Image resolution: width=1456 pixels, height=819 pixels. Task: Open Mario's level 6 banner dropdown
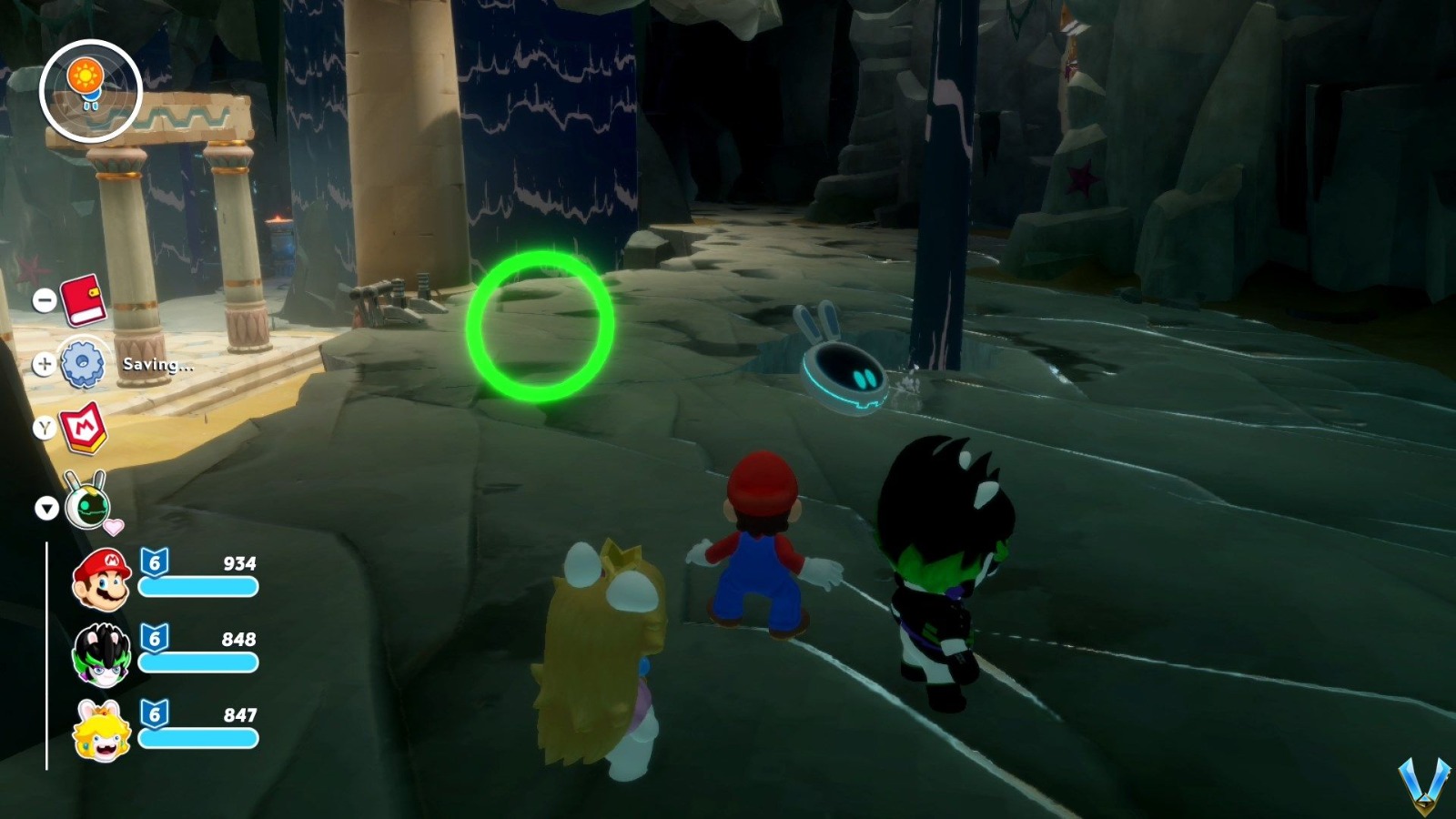tap(157, 562)
